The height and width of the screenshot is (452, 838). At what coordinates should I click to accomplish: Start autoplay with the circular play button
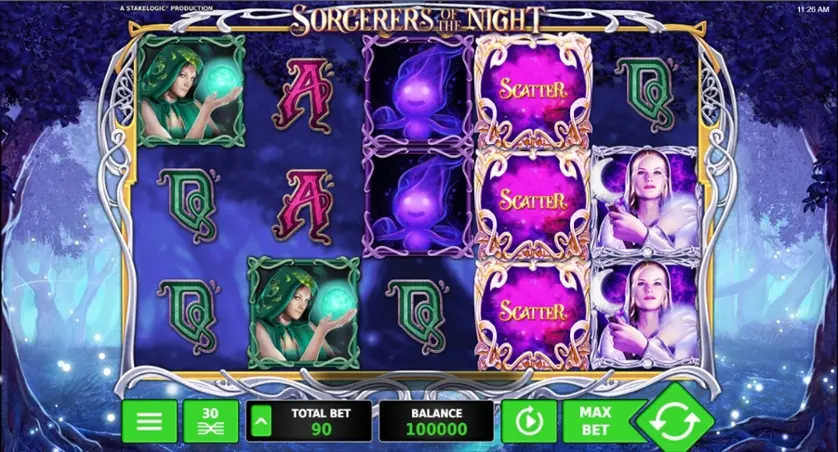[529, 421]
